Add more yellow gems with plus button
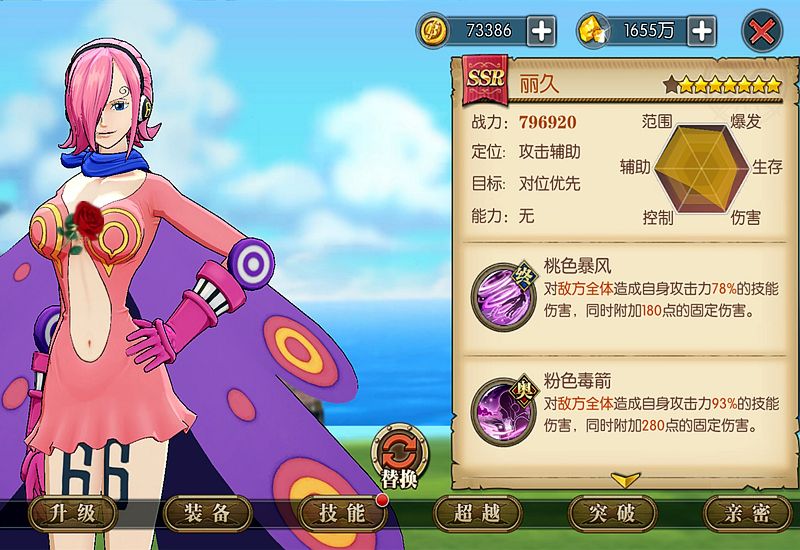The image size is (800, 550). pos(703,31)
